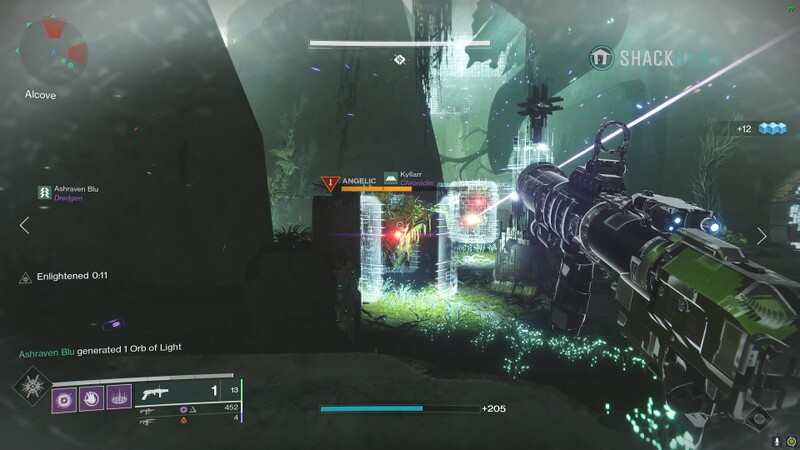The image size is (800, 450).
Task: Click the Shacknews watermark logo
Action: (655, 58)
